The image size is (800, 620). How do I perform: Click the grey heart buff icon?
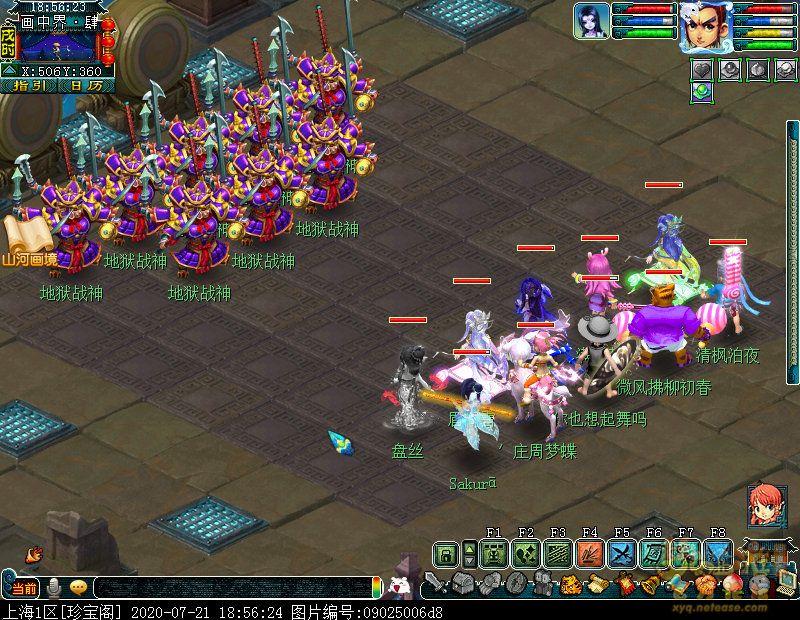click(702, 70)
